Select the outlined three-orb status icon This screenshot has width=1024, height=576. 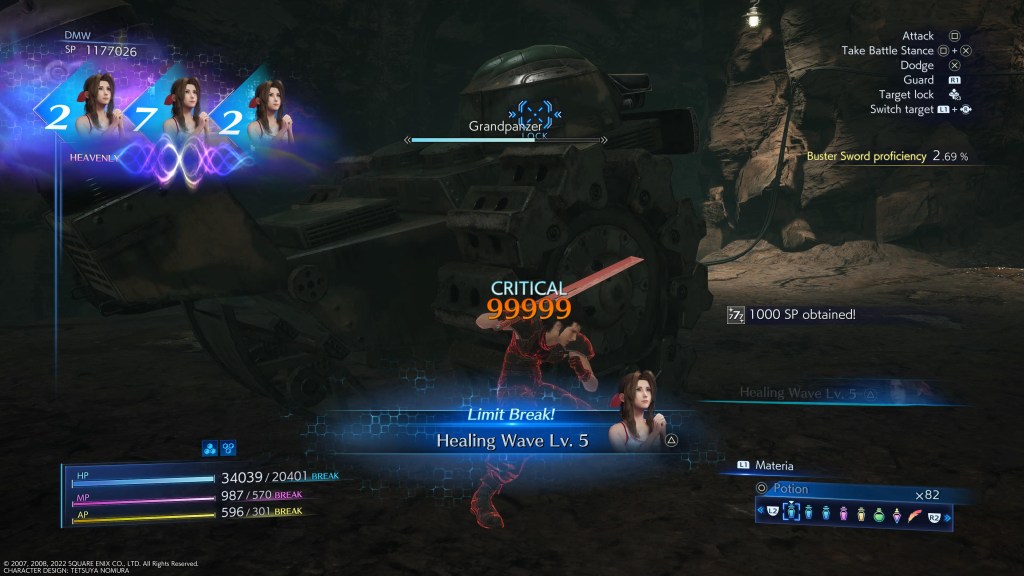click(x=227, y=449)
